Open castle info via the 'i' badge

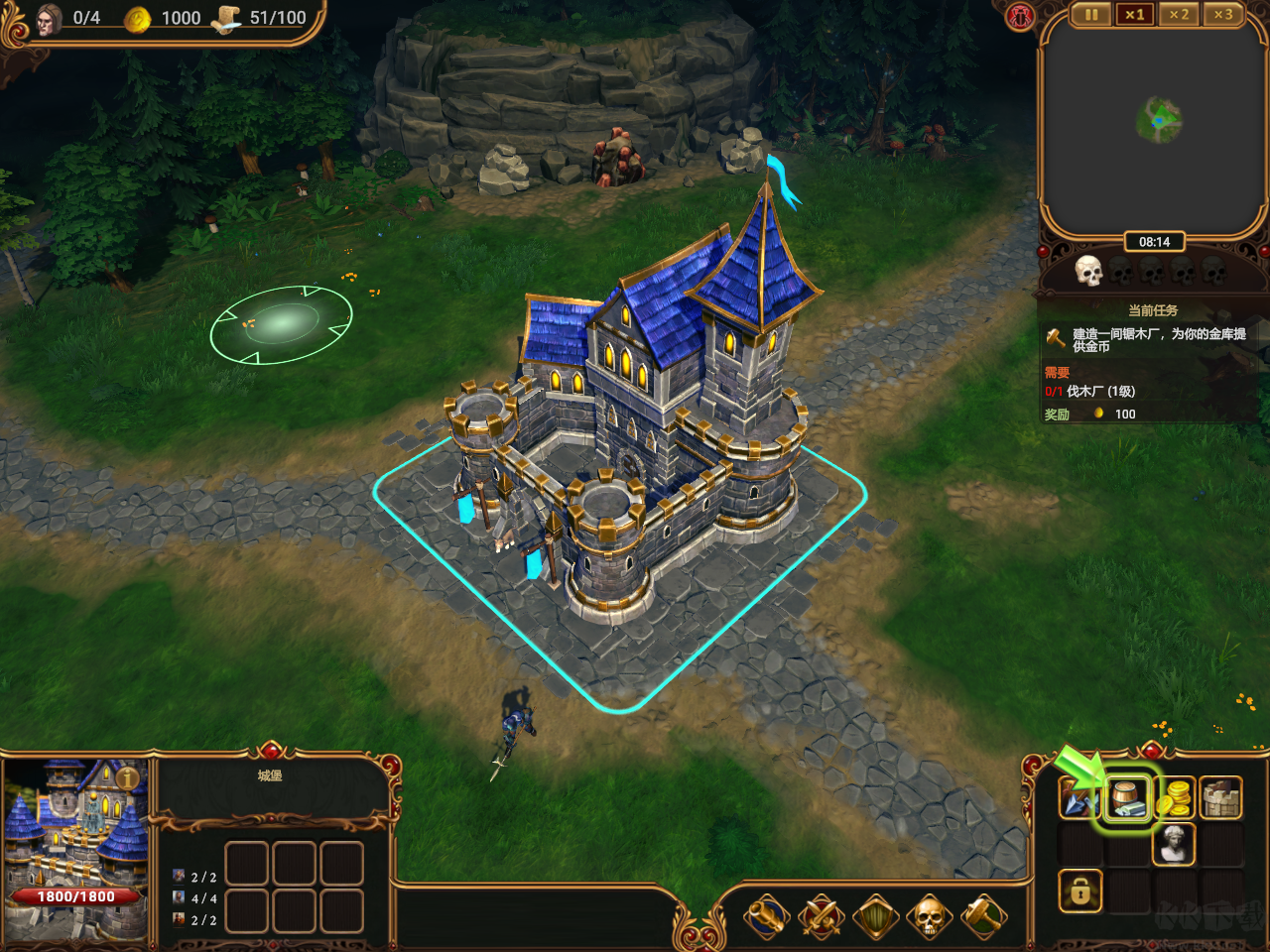click(128, 778)
